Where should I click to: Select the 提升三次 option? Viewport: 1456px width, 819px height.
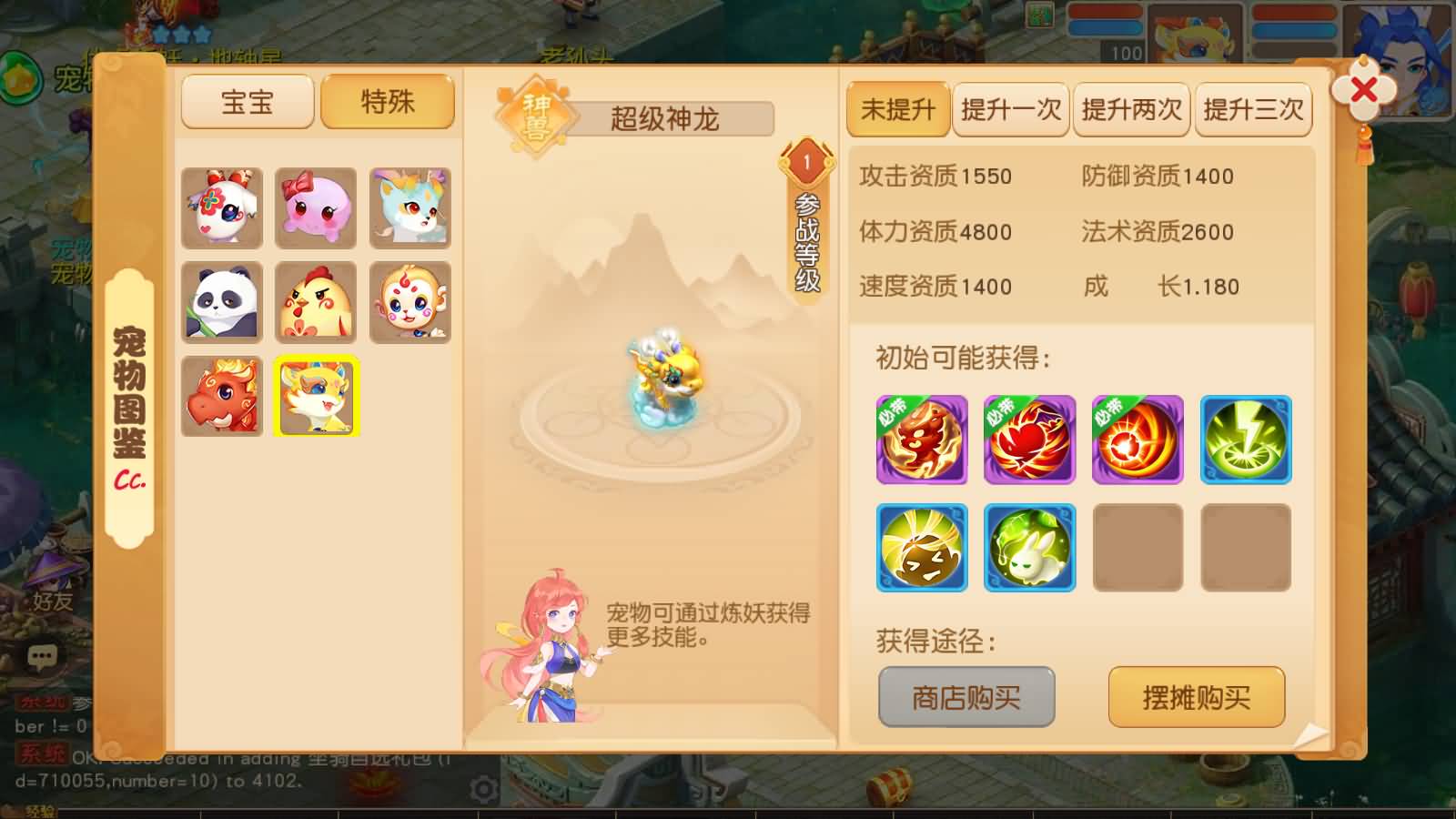(x=1253, y=109)
